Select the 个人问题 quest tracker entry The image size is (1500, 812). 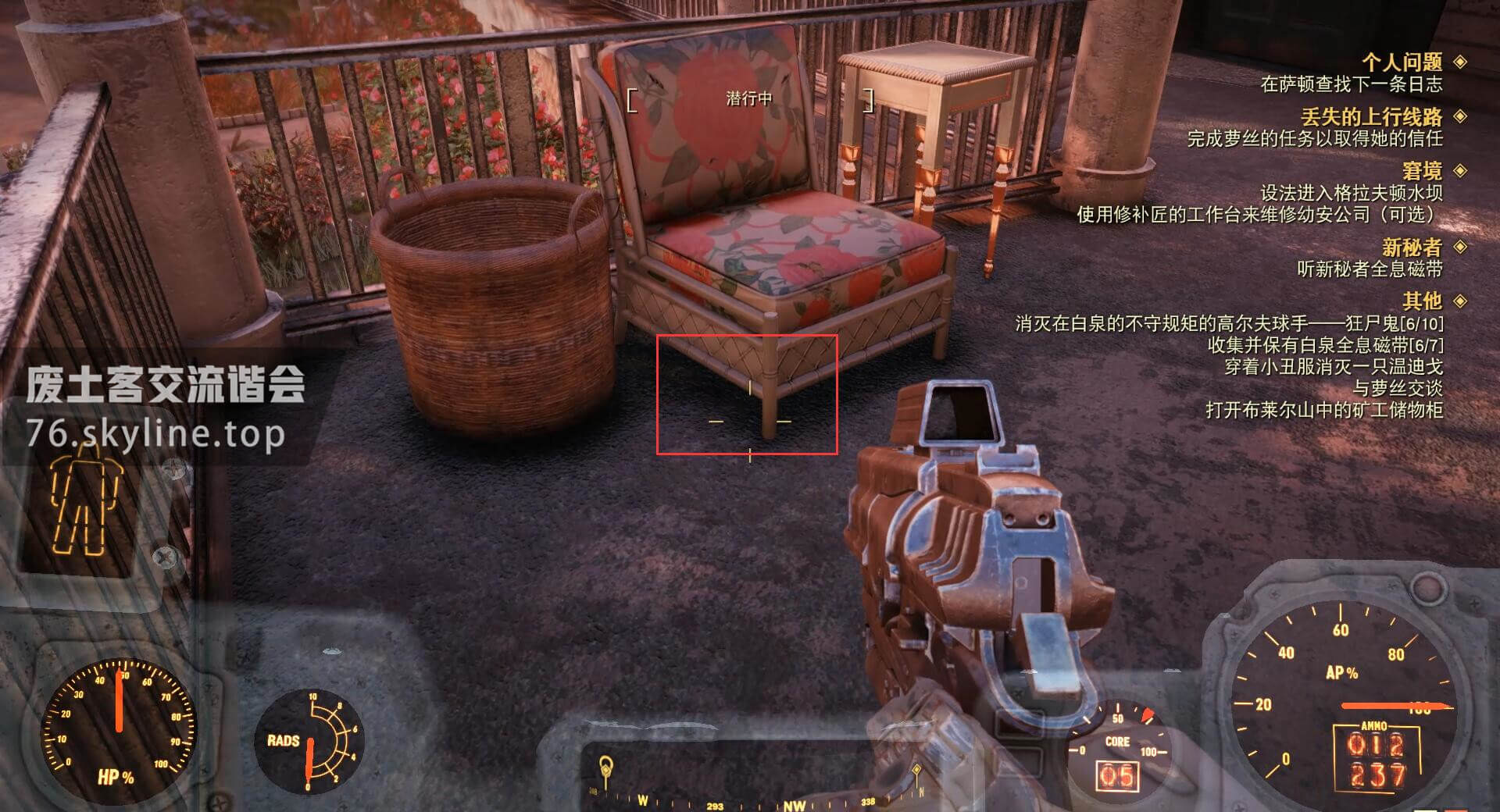1402,62
